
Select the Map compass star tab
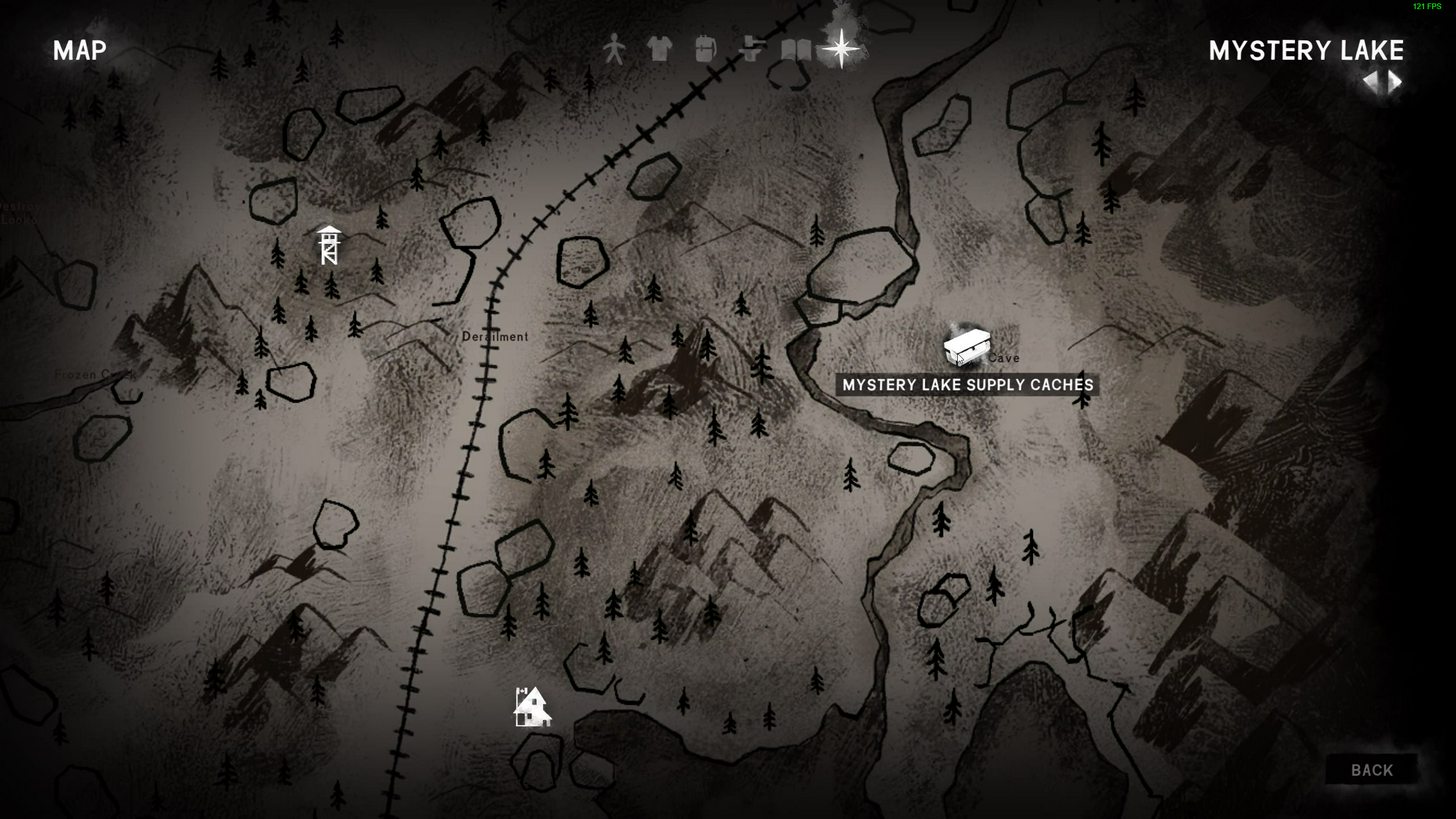point(841,48)
